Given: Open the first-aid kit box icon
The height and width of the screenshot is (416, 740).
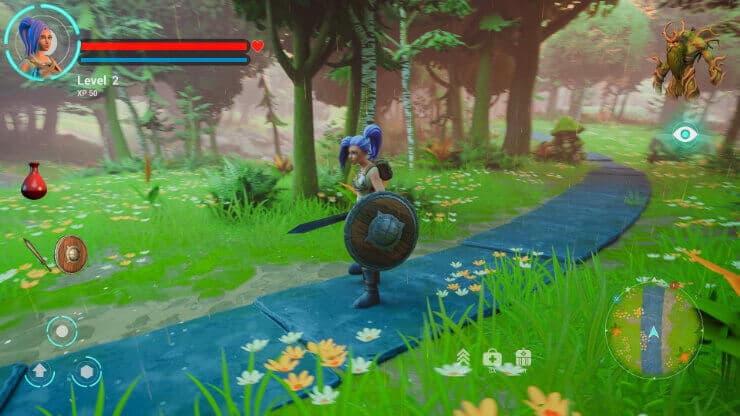Looking at the screenshot, I should pyautogui.click(x=523, y=357).
